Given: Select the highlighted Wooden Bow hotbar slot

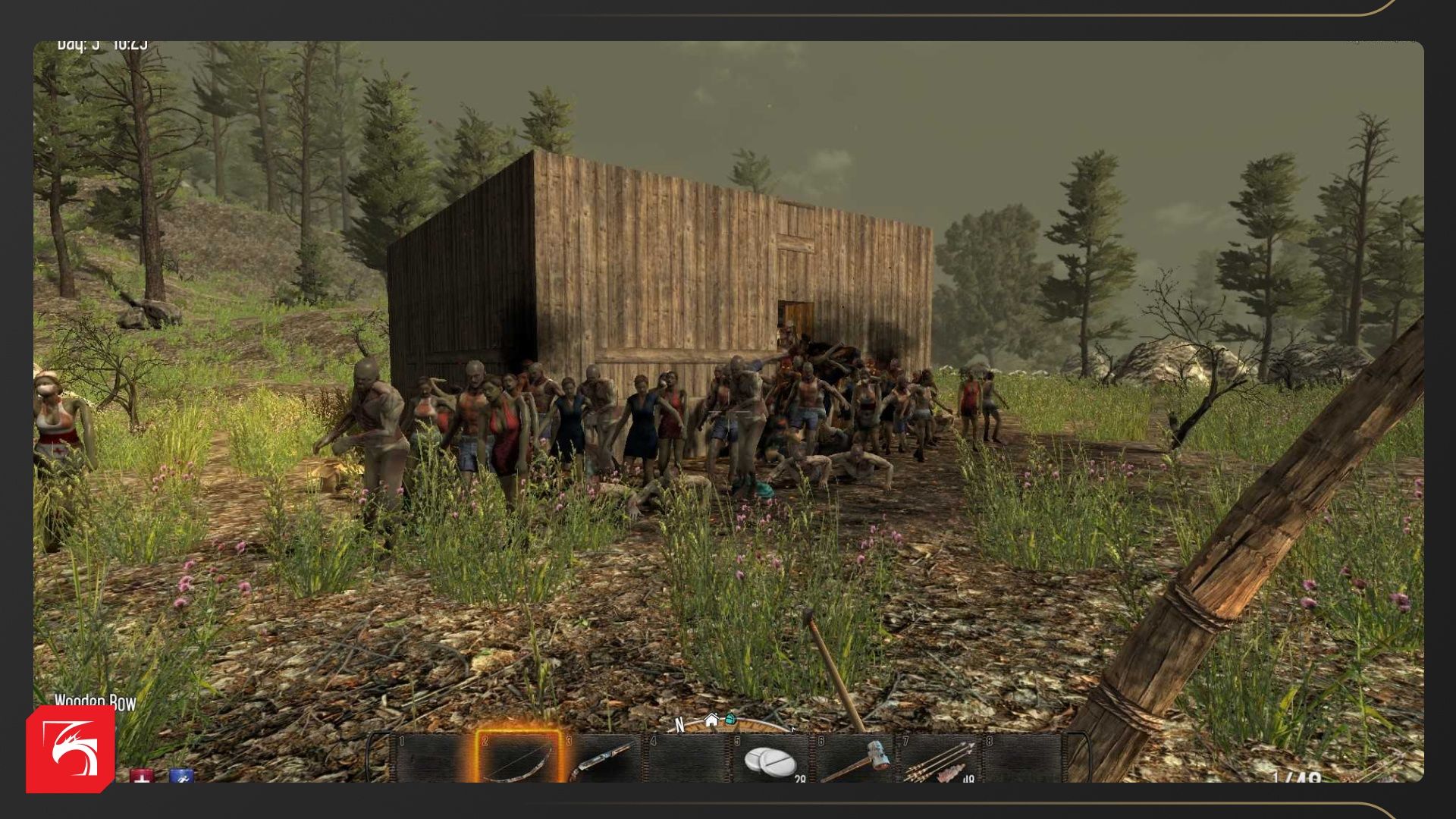Looking at the screenshot, I should 518,758.
